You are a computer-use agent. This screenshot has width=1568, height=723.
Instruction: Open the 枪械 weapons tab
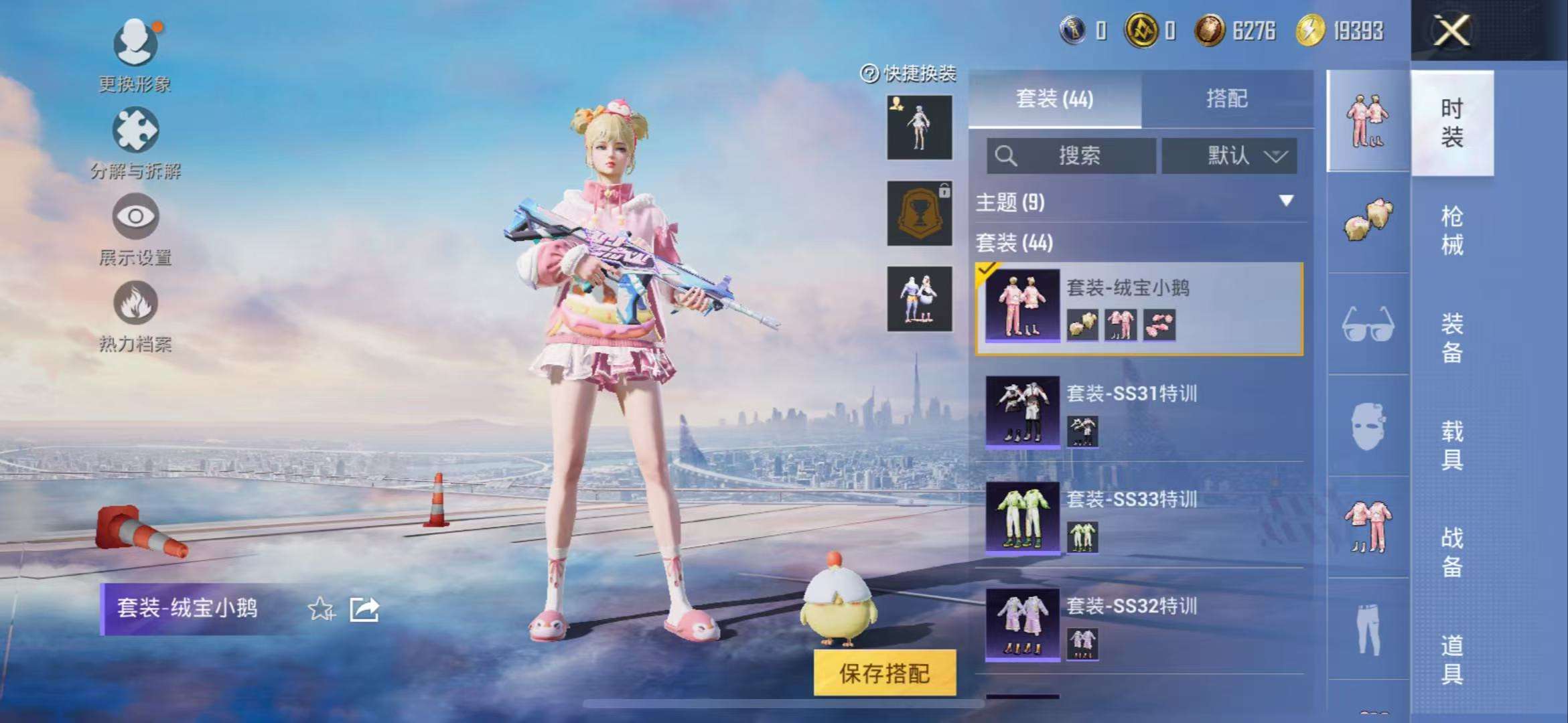pyautogui.click(x=1455, y=231)
